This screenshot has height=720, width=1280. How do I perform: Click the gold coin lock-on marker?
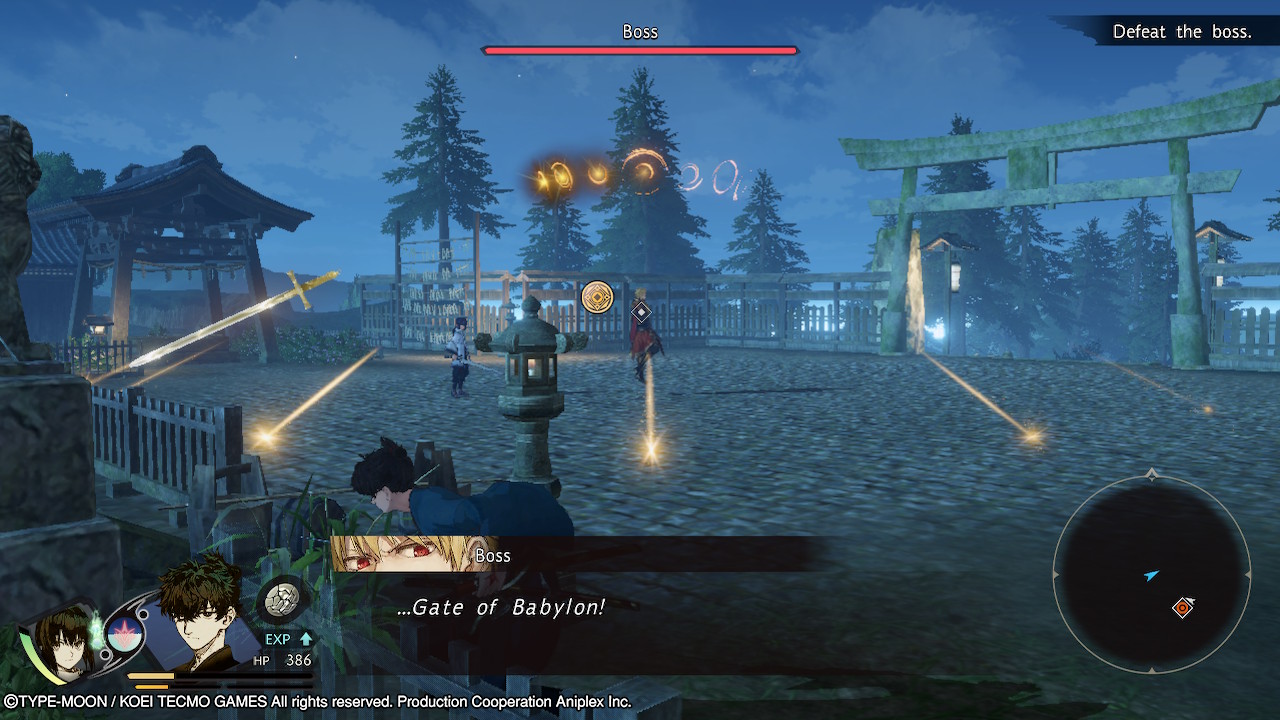click(597, 296)
